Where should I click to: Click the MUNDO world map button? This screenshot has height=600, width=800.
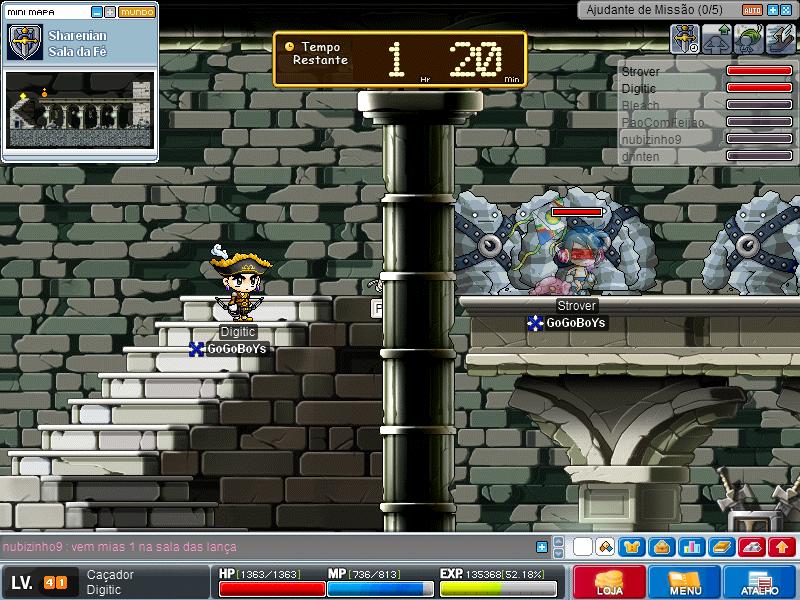[x=136, y=13]
